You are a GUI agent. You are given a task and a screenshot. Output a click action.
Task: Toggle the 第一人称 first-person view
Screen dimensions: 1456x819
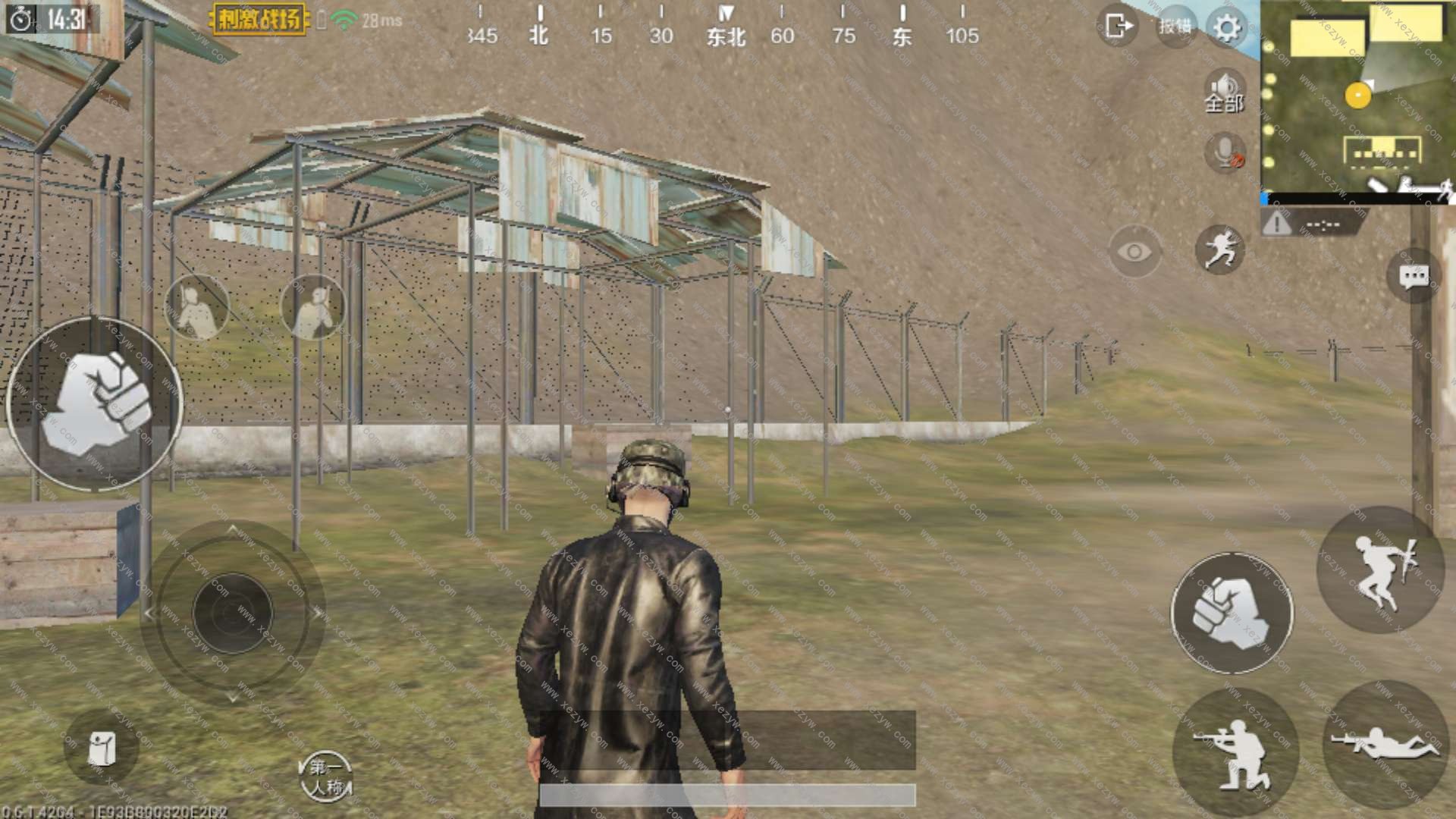pos(326,777)
